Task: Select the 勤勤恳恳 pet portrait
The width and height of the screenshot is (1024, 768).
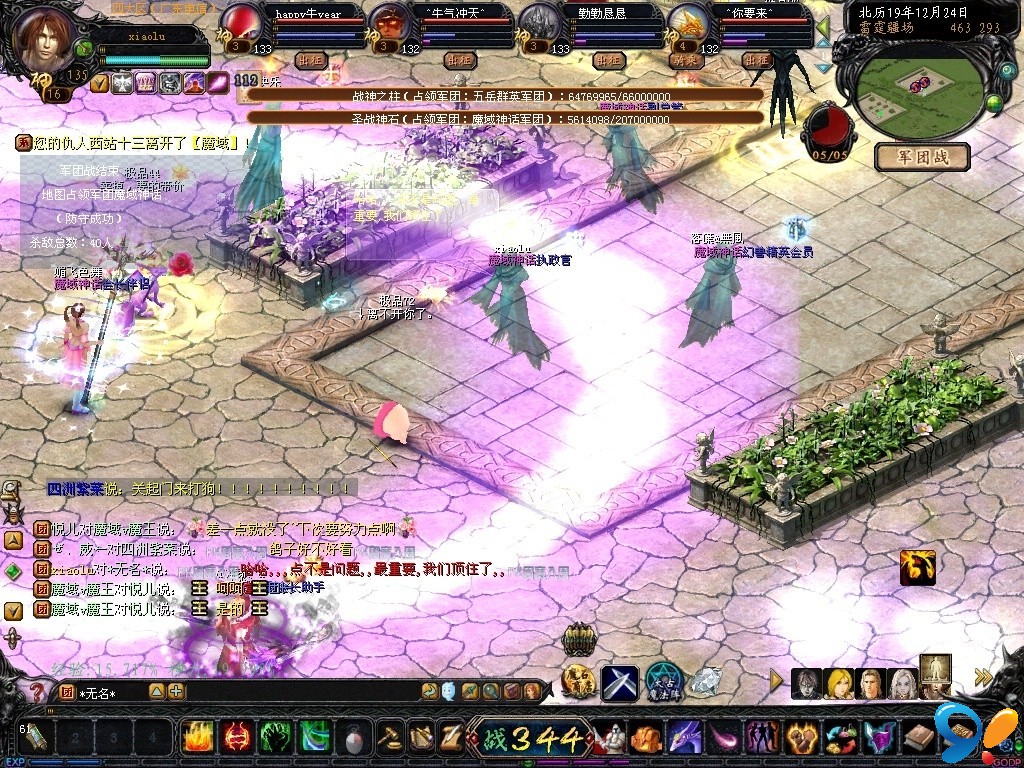Action: [x=540, y=21]
